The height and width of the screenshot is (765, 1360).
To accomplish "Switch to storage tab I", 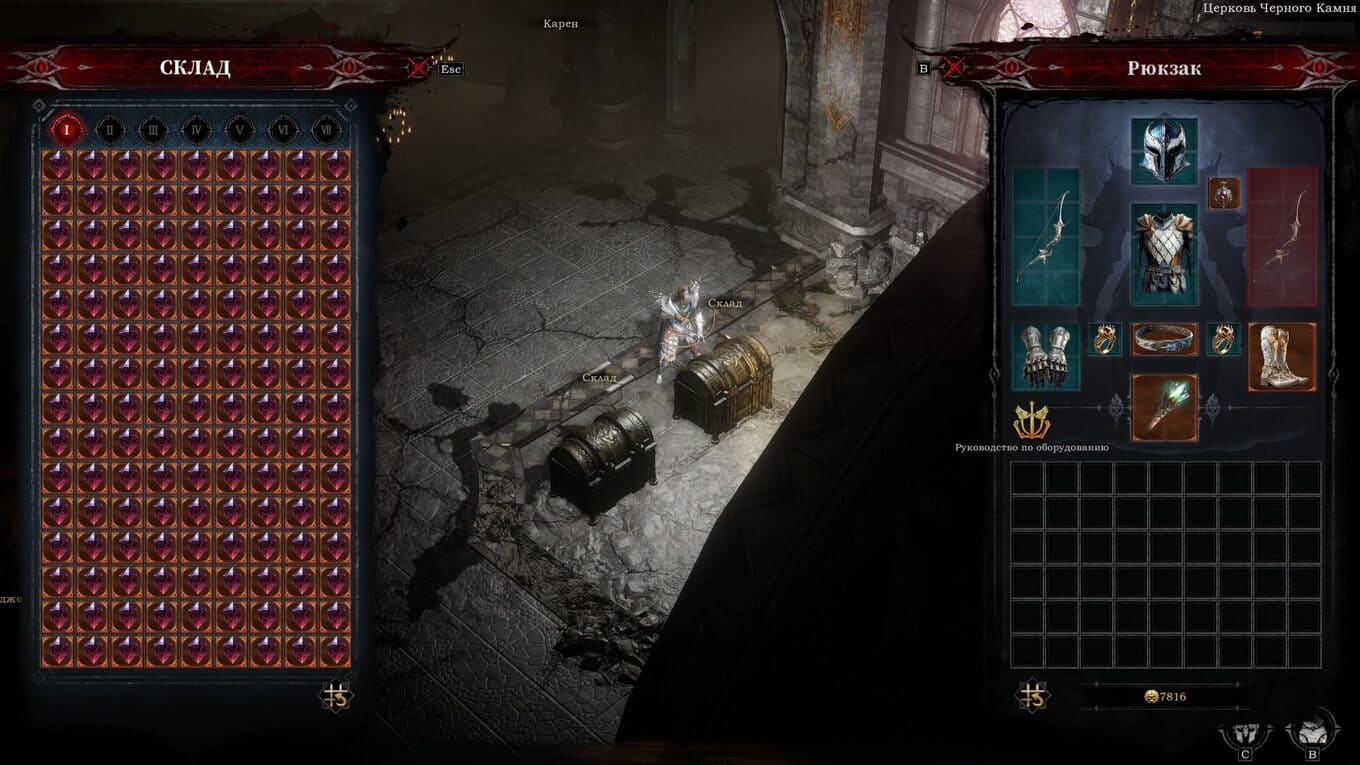I will click(67, 129).
